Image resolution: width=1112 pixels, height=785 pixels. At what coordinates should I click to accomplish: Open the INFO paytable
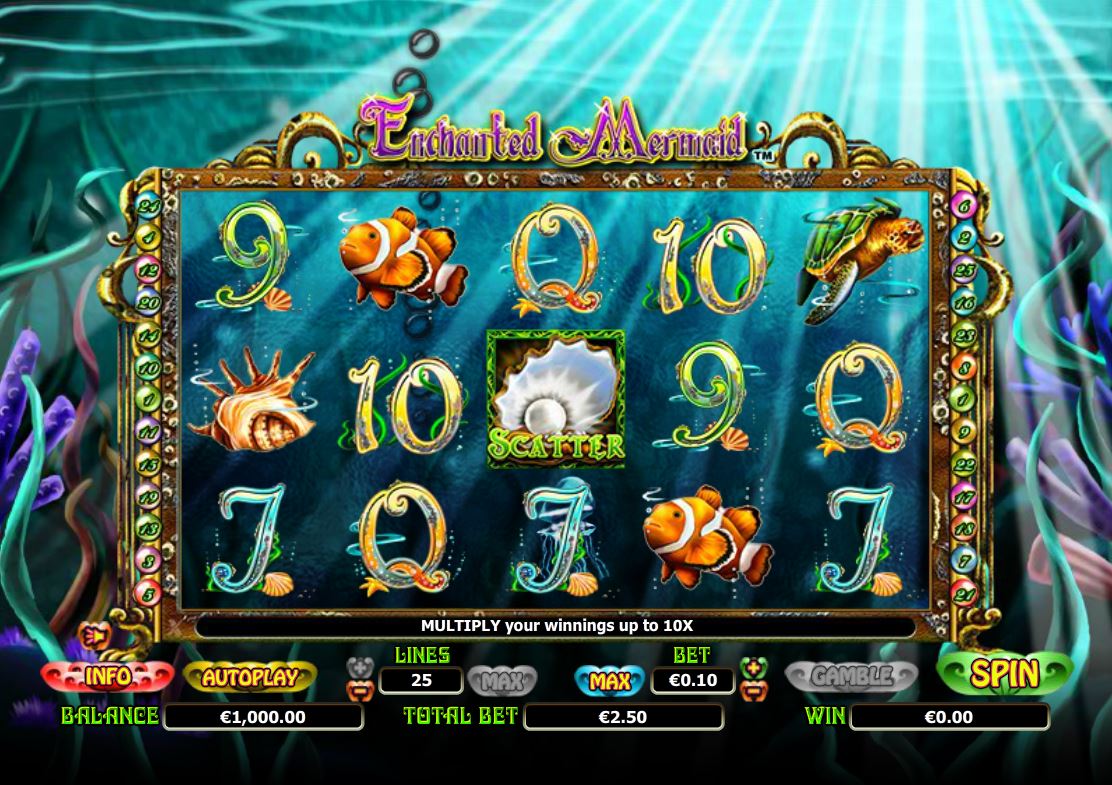pyautogui.click(x=106, y=677)
